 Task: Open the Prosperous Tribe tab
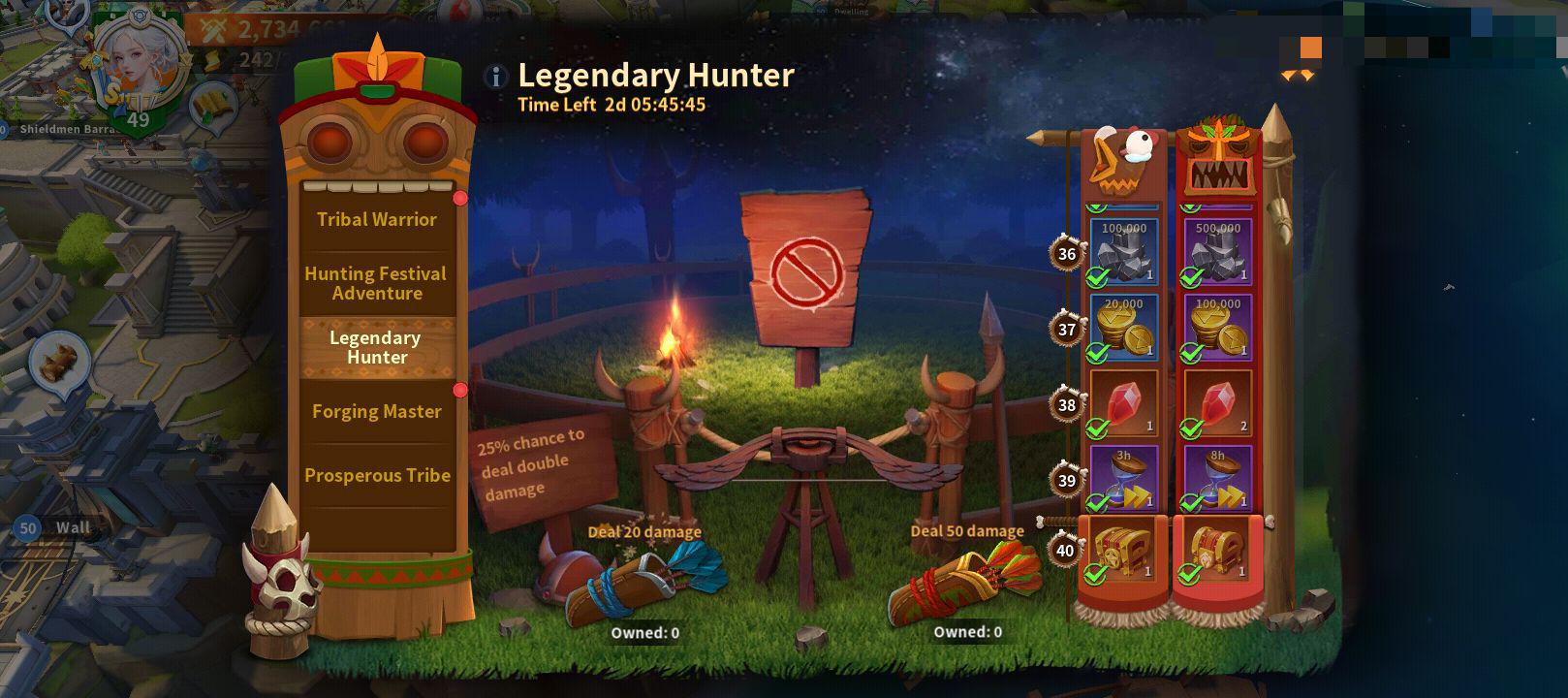377,476
